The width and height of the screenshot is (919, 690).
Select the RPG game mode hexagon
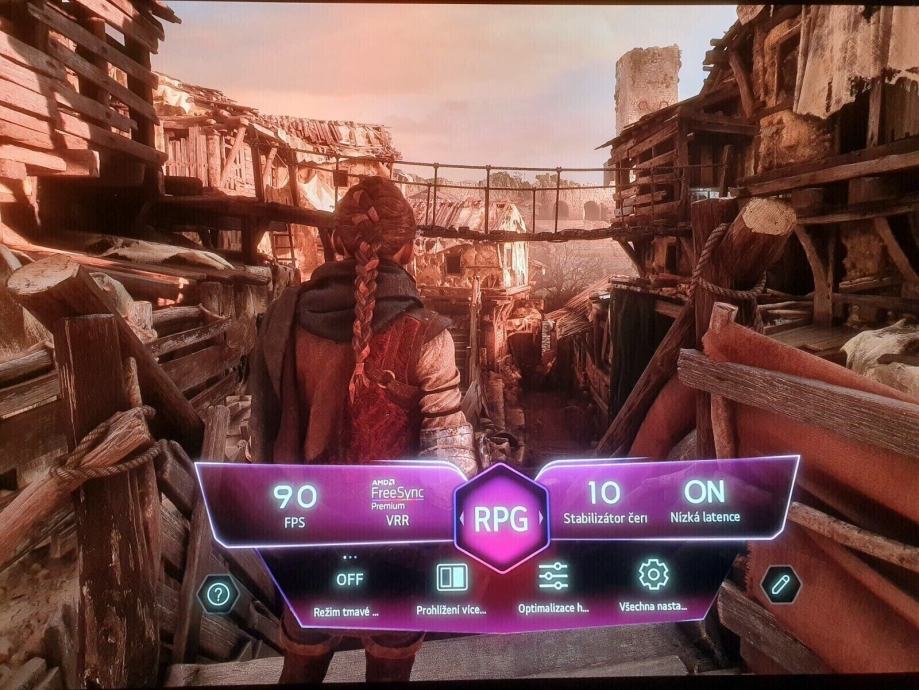click(500, 518)
